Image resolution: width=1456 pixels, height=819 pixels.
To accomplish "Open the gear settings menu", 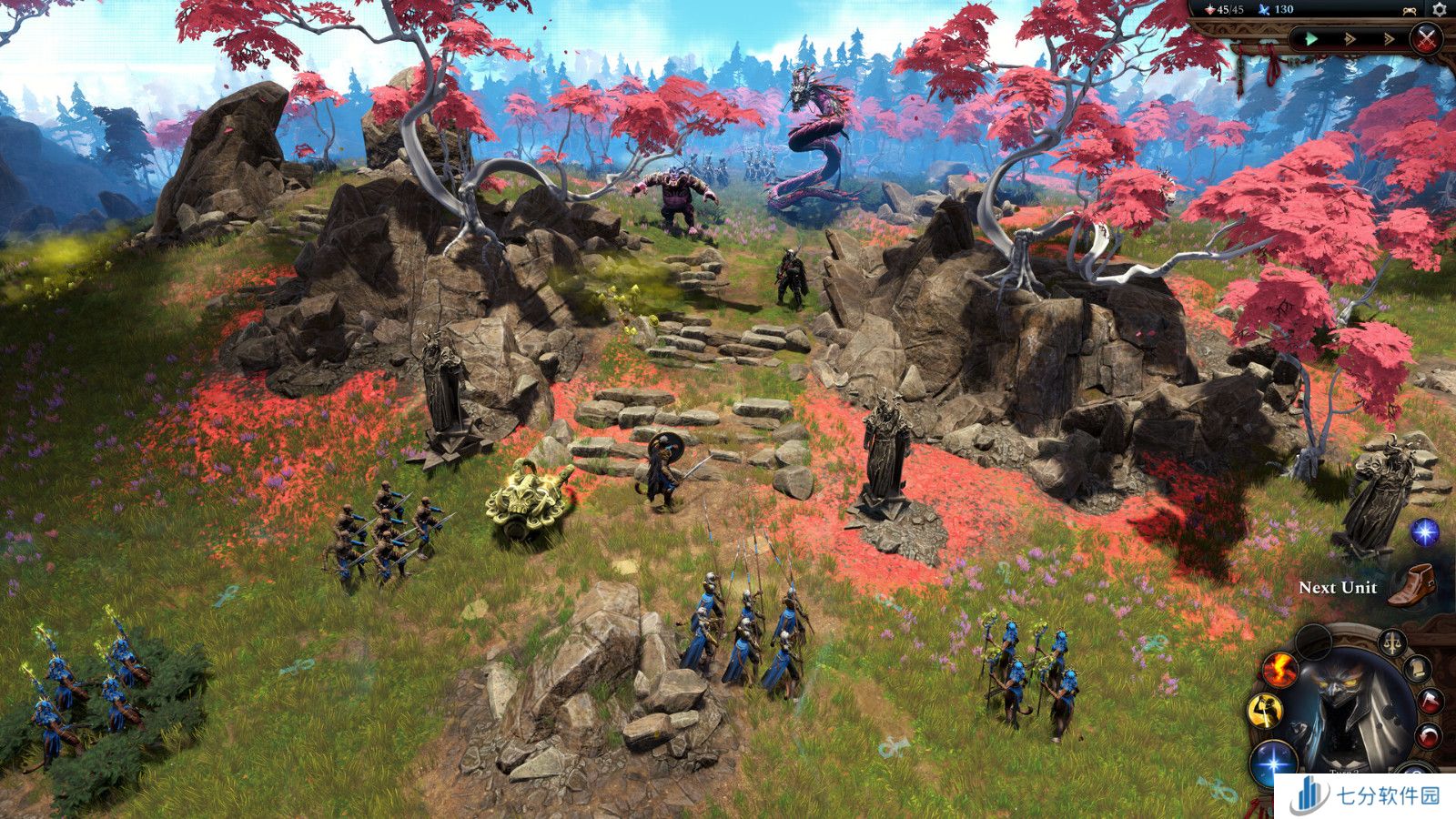I will 1439,9.
